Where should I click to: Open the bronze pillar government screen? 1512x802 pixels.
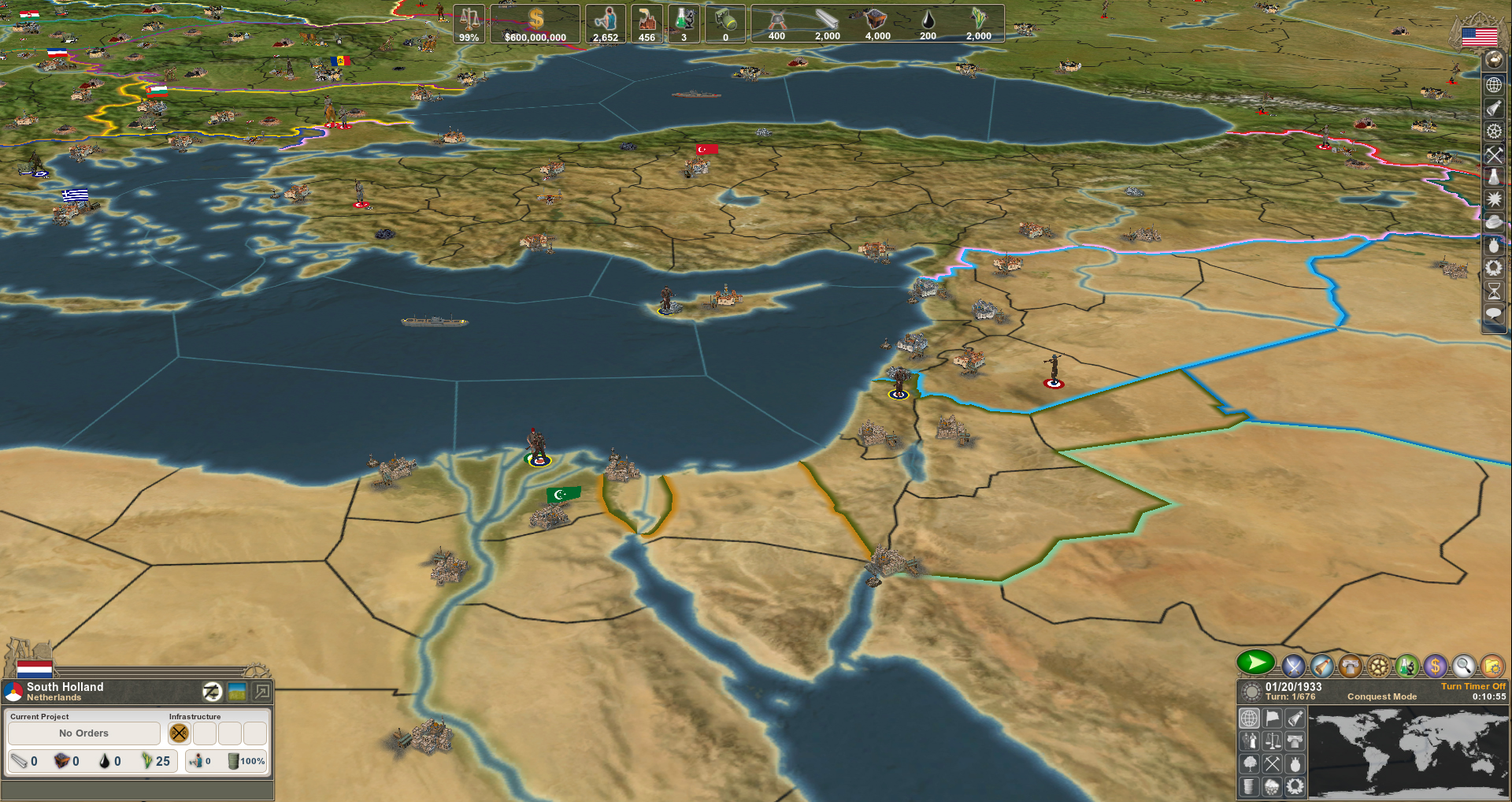click(1350, 666)
